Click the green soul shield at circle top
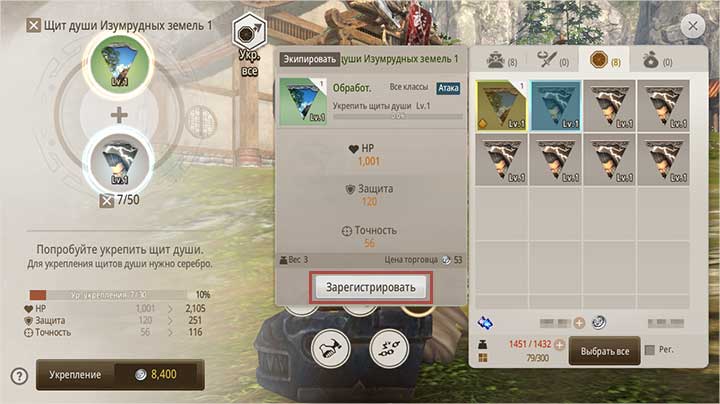This screenshot has height=404, width=720. click(x=119, y=64)
